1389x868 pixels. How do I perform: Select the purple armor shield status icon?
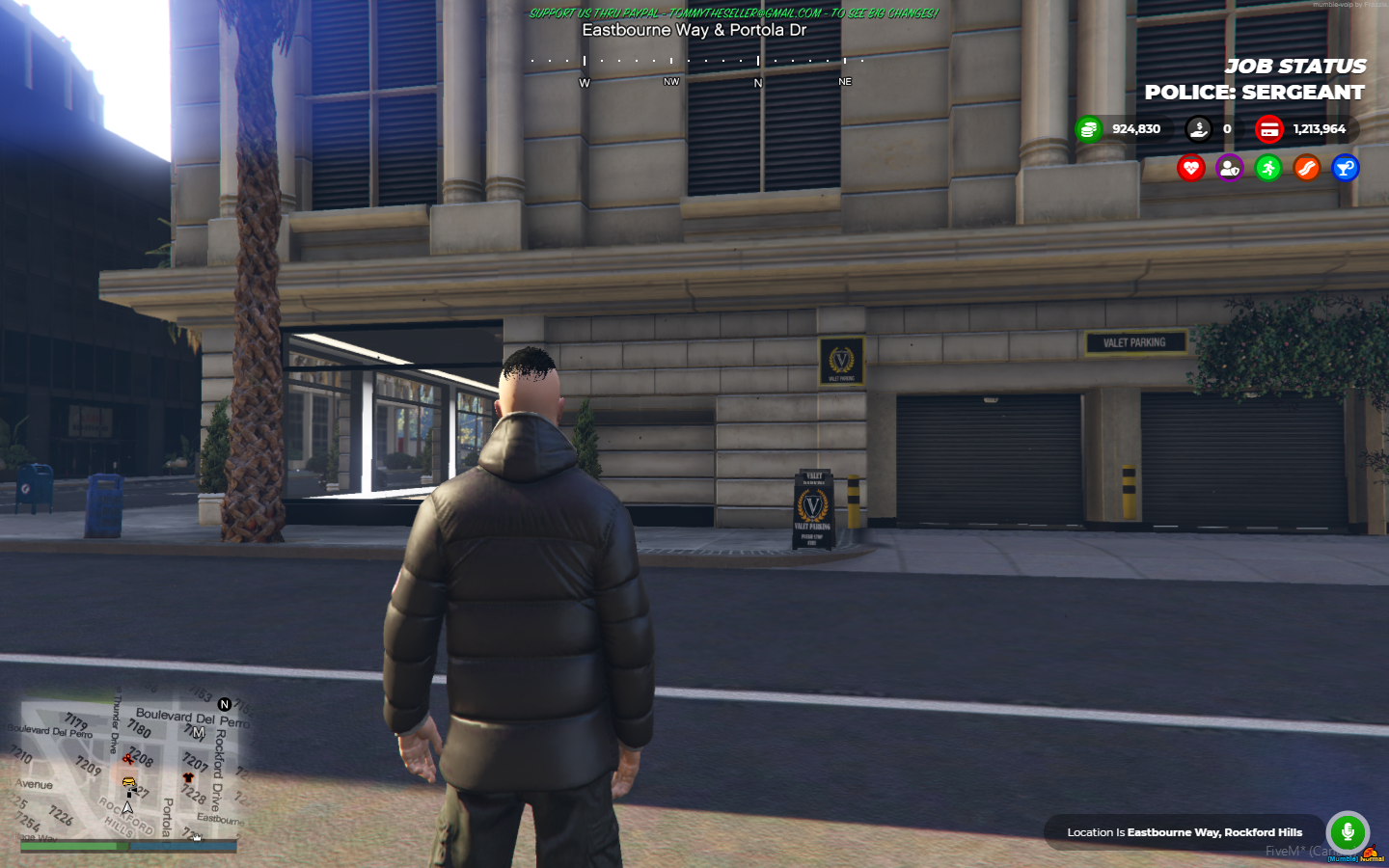click(x=1229, y=169)
